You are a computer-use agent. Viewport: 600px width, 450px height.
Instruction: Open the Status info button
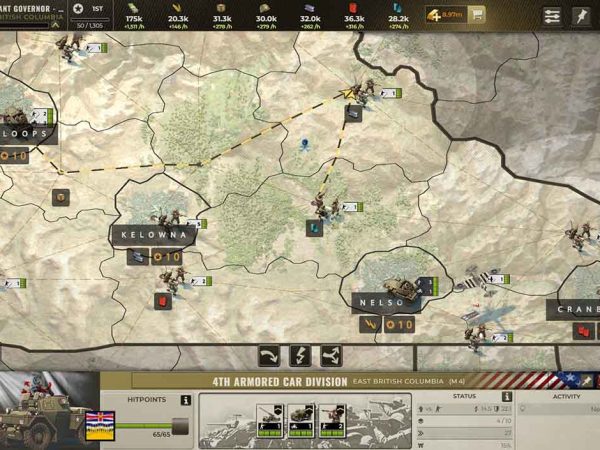(x=507, y=397)
